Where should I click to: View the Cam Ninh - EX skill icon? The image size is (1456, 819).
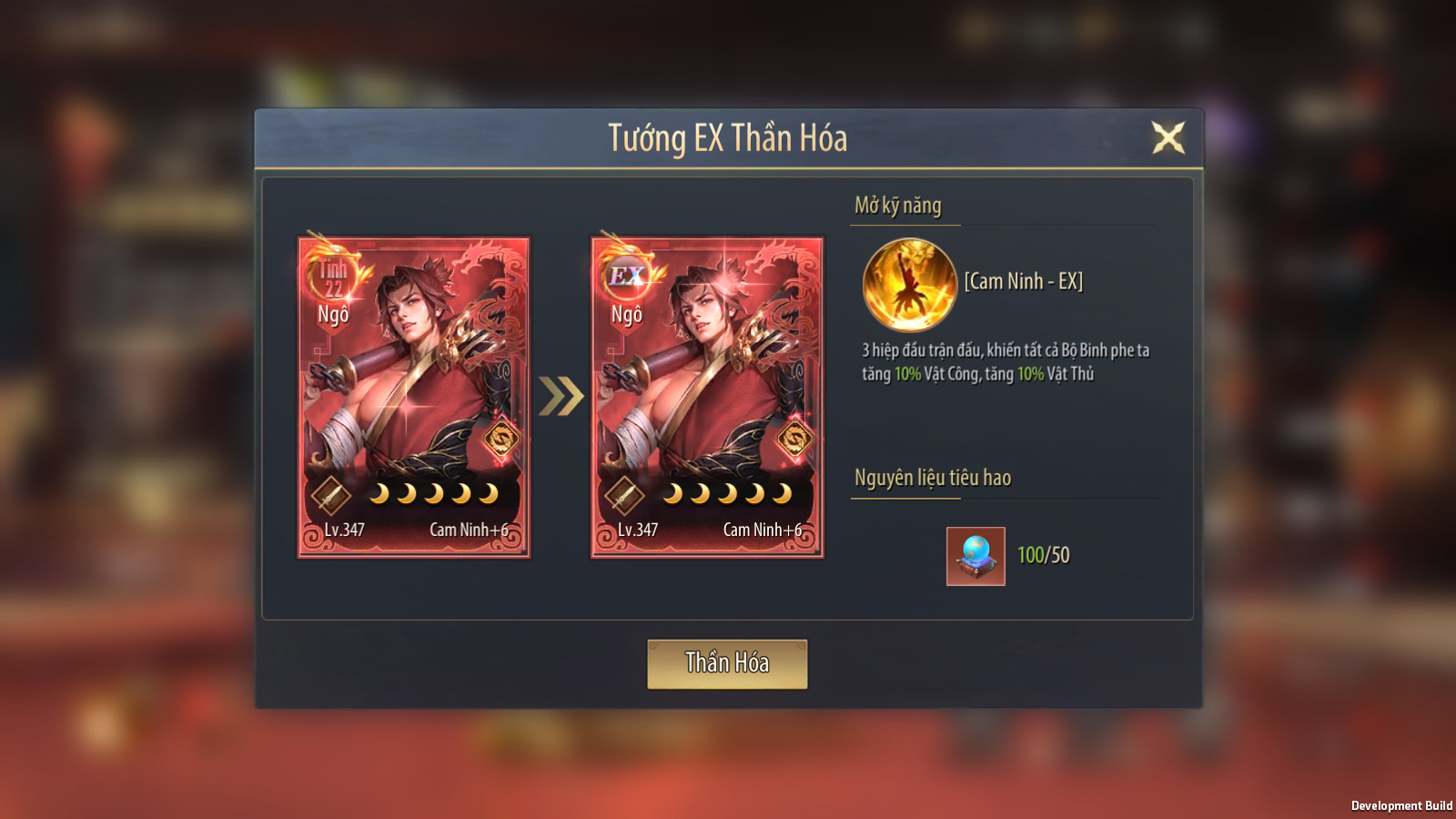point(909,285)
